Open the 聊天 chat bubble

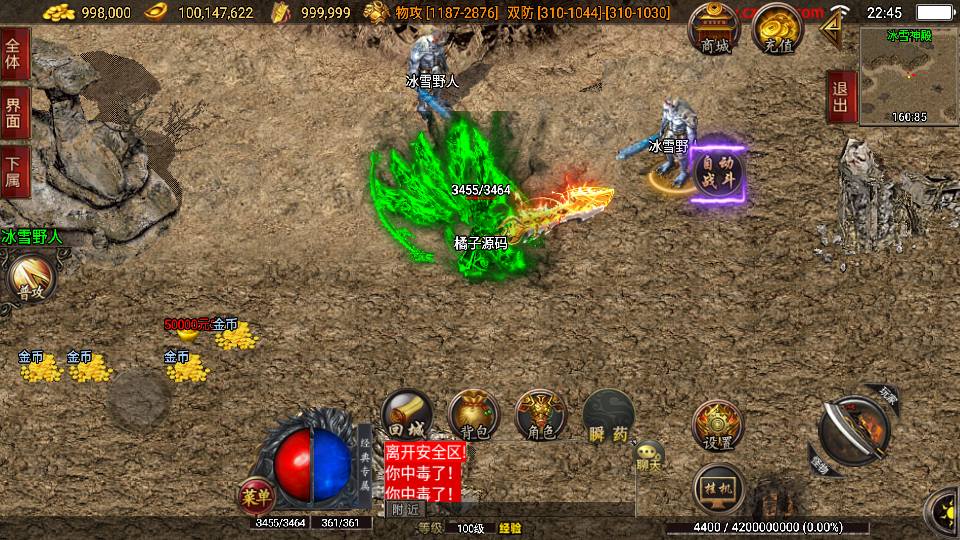(649, 458)
